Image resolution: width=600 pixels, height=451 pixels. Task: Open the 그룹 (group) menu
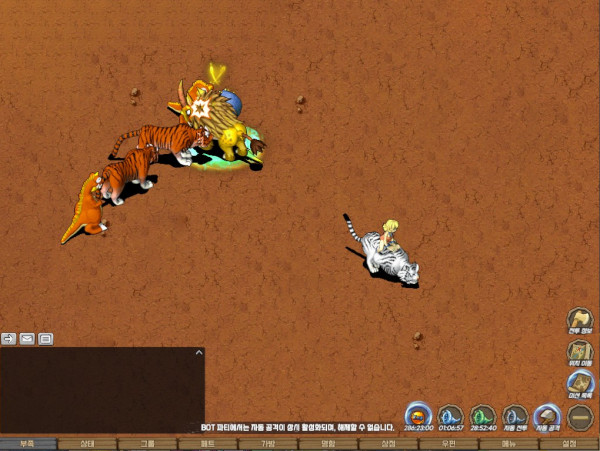[148, 443]
